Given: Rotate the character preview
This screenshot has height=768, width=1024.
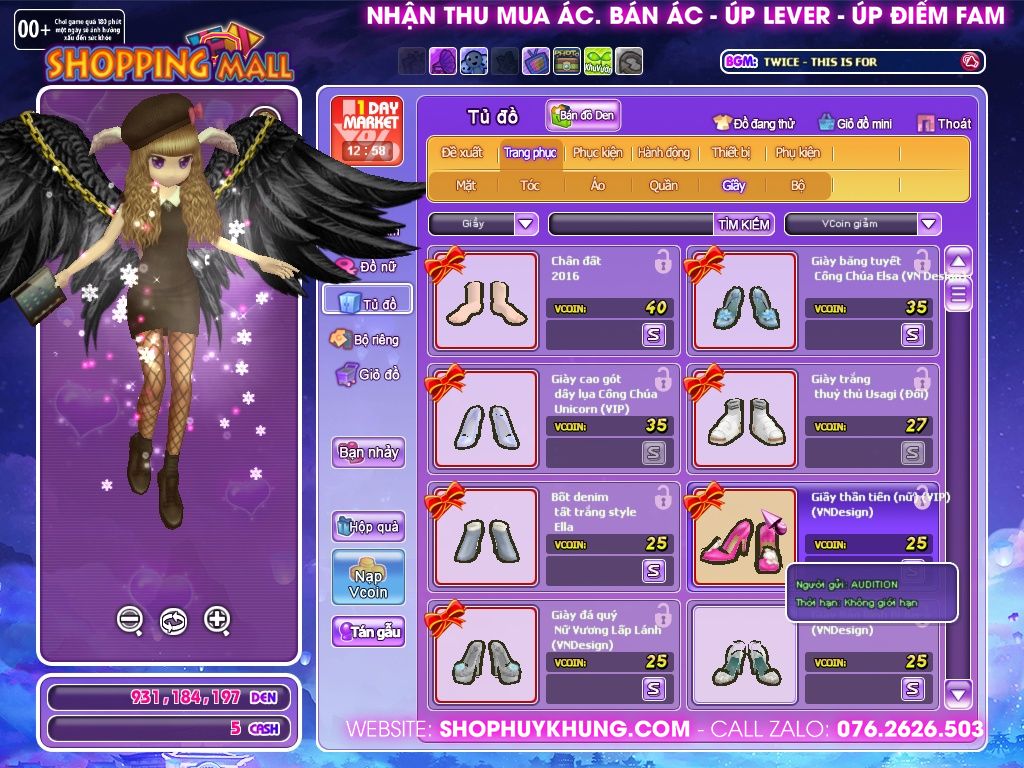Looking at the screenshot, I should click(x=173, y=621).
